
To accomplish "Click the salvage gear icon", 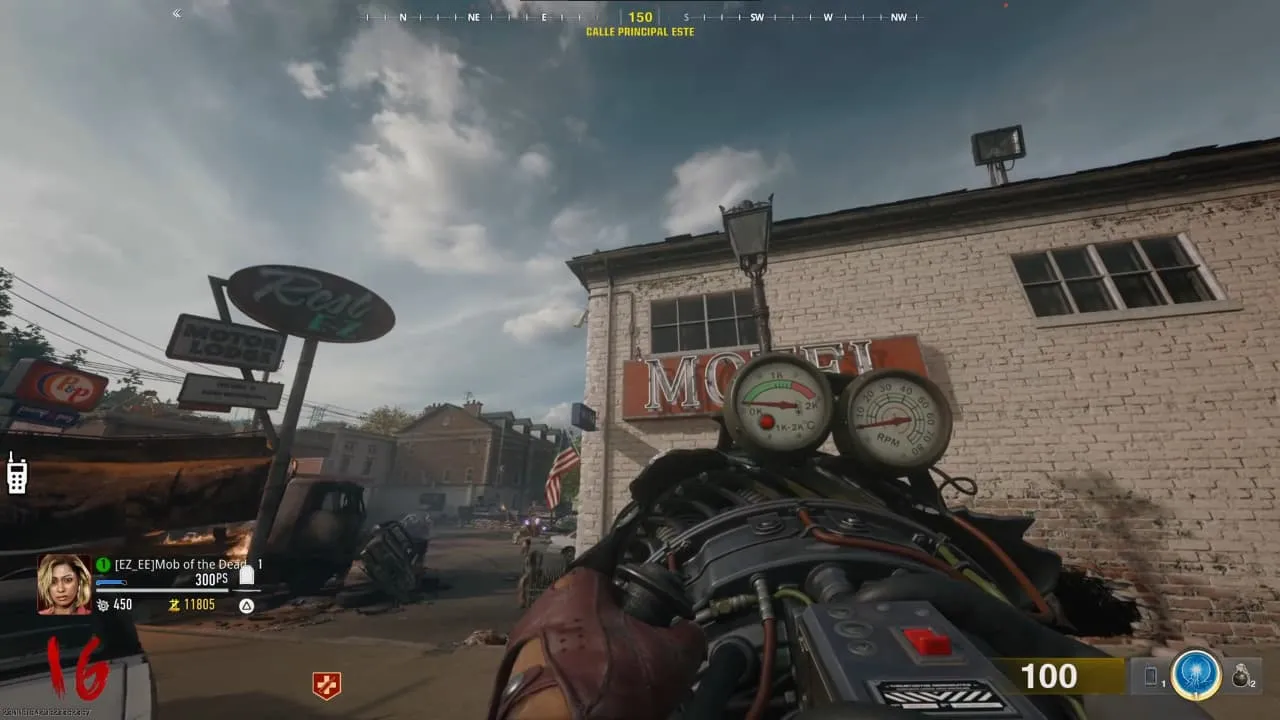I will [x=101, y=605].
